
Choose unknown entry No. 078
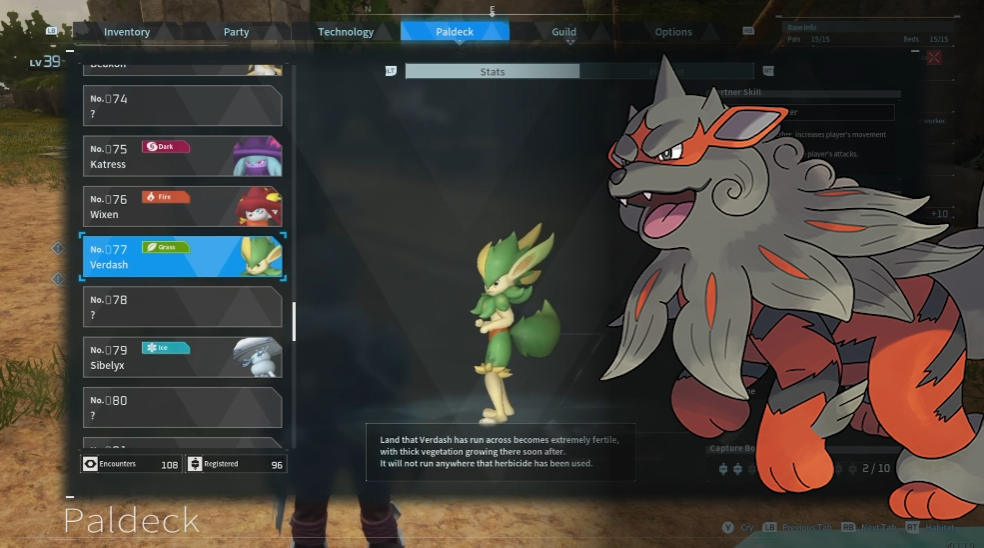[182, 307]
